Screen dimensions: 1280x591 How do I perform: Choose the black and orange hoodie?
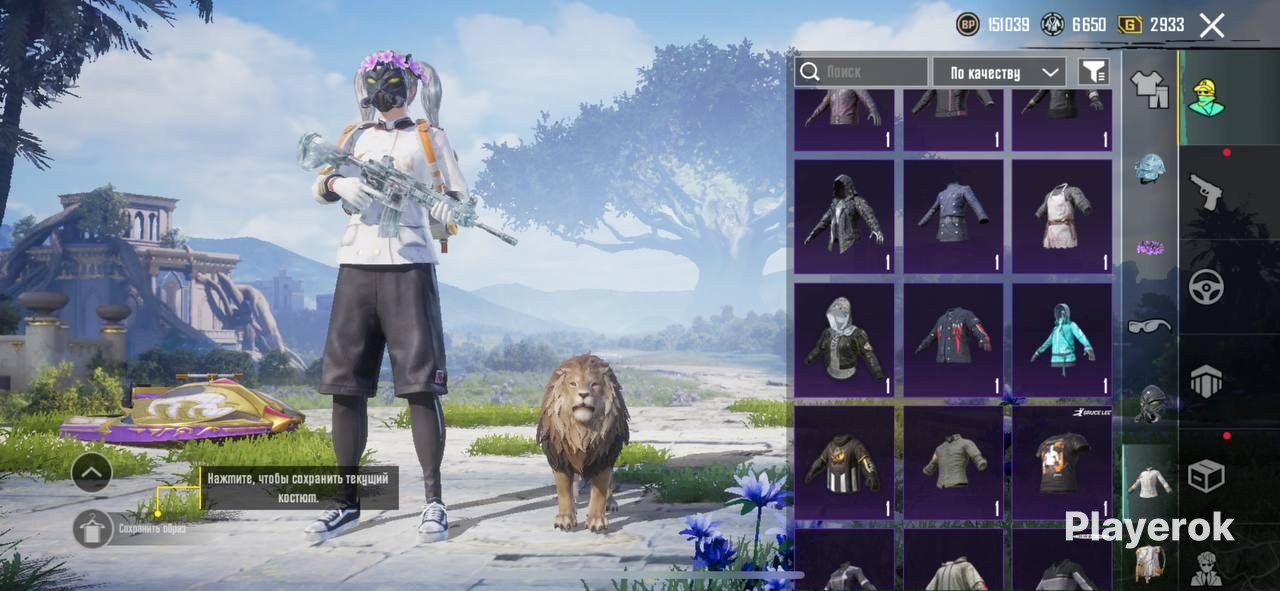point(844,462)
